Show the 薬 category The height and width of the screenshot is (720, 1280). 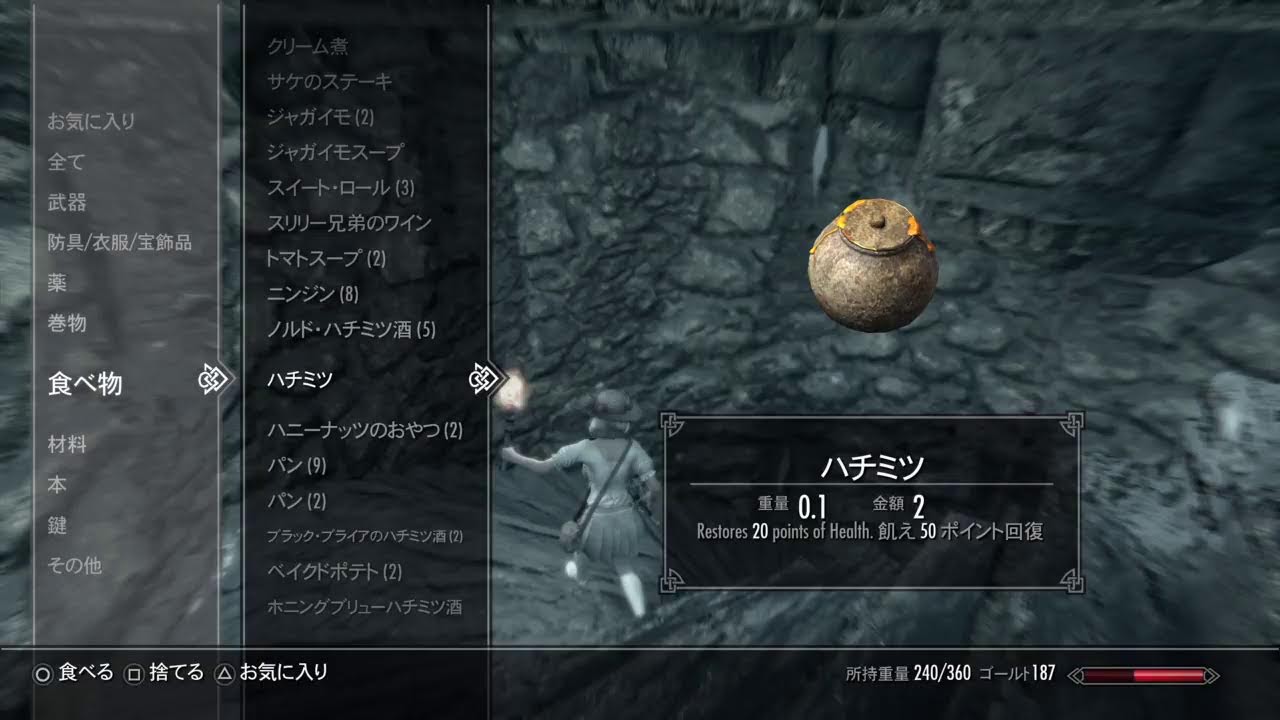click(57, 283)
